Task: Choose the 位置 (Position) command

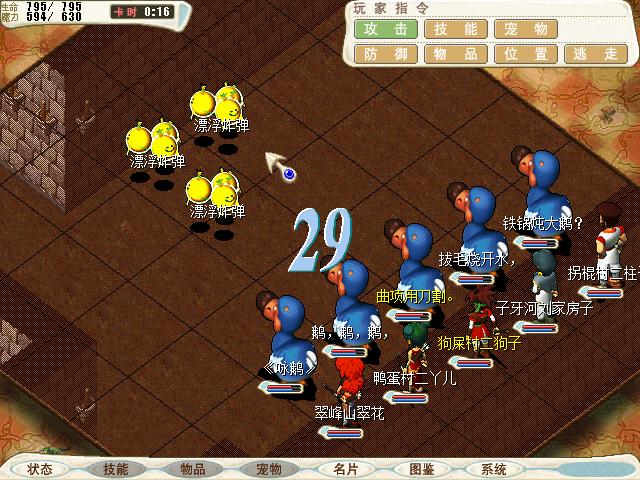Action: click(x=526, y=54)
